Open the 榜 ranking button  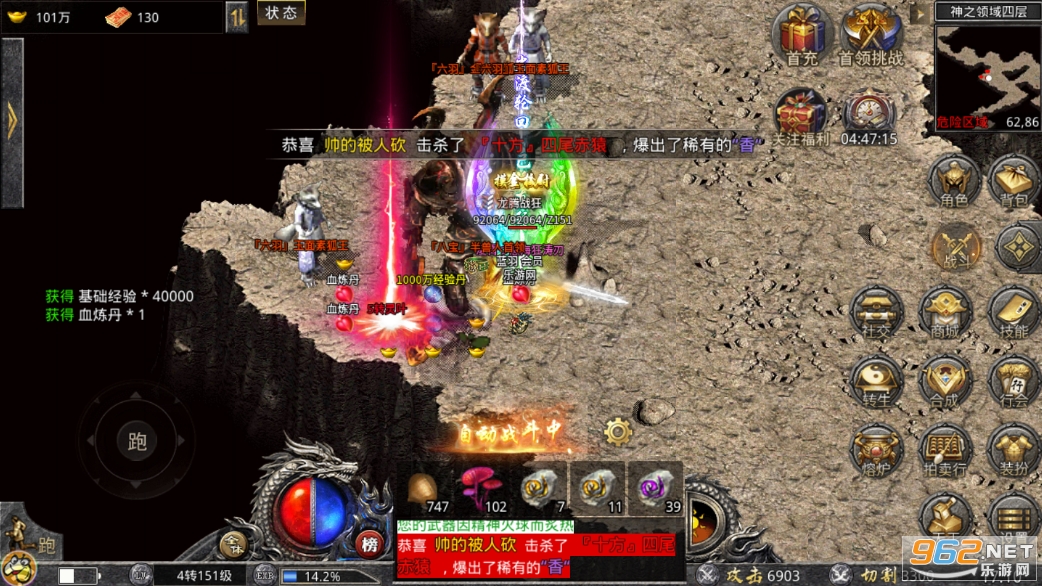(370, 545)
